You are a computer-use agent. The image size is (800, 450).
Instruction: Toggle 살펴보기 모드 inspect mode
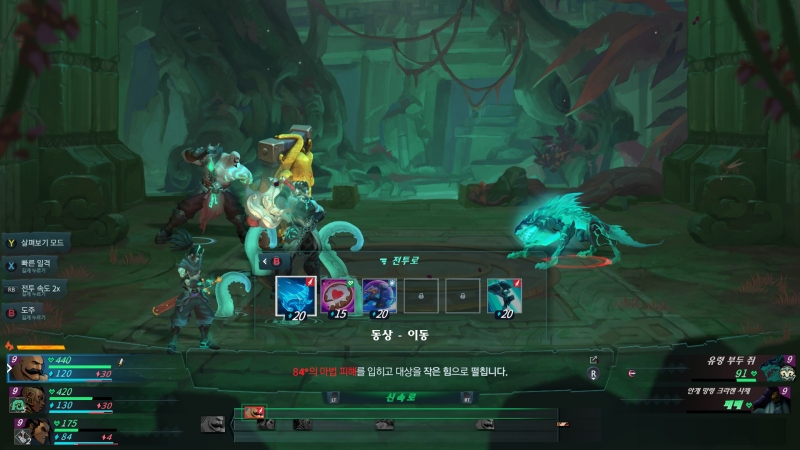pos(37,242)
